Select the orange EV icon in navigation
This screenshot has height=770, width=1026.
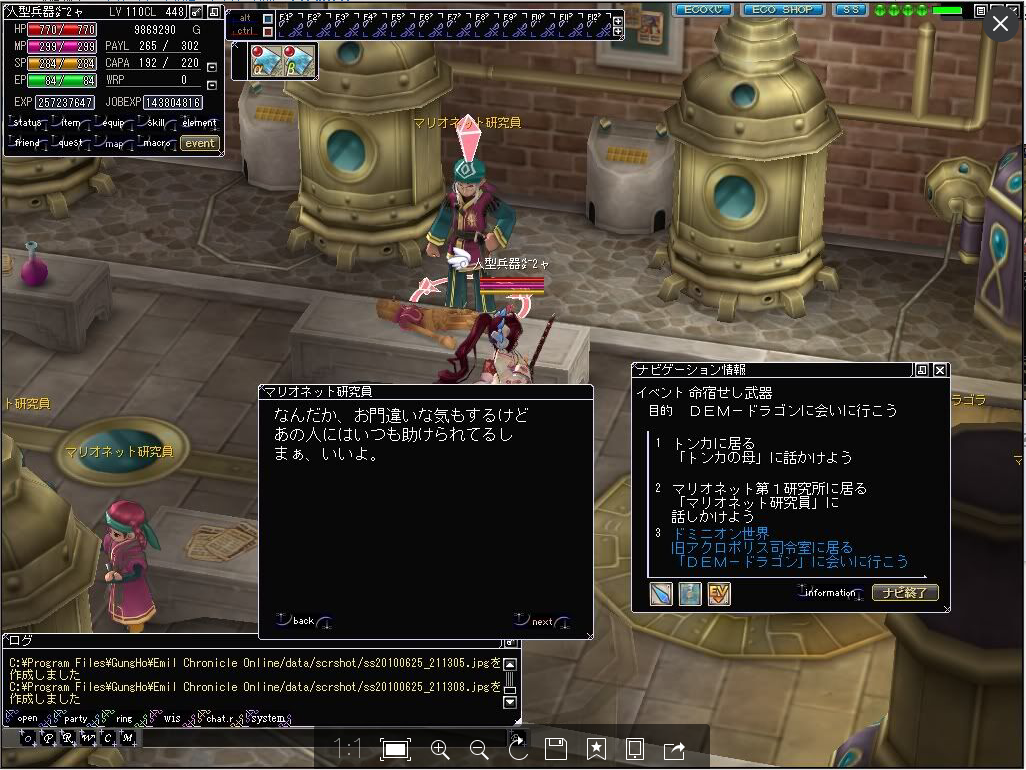(719, 594)
